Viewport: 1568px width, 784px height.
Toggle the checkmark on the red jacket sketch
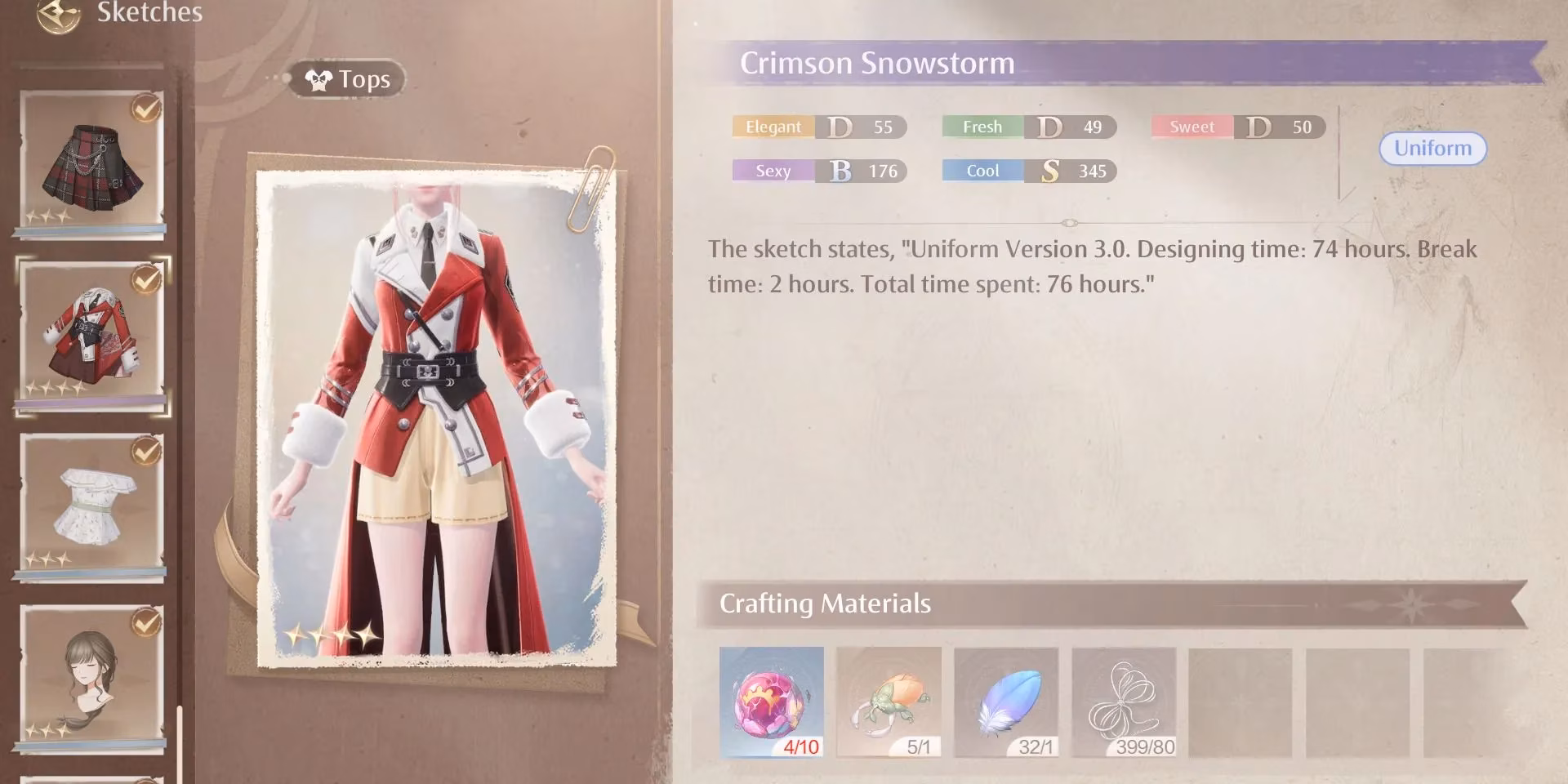(147, 278)
